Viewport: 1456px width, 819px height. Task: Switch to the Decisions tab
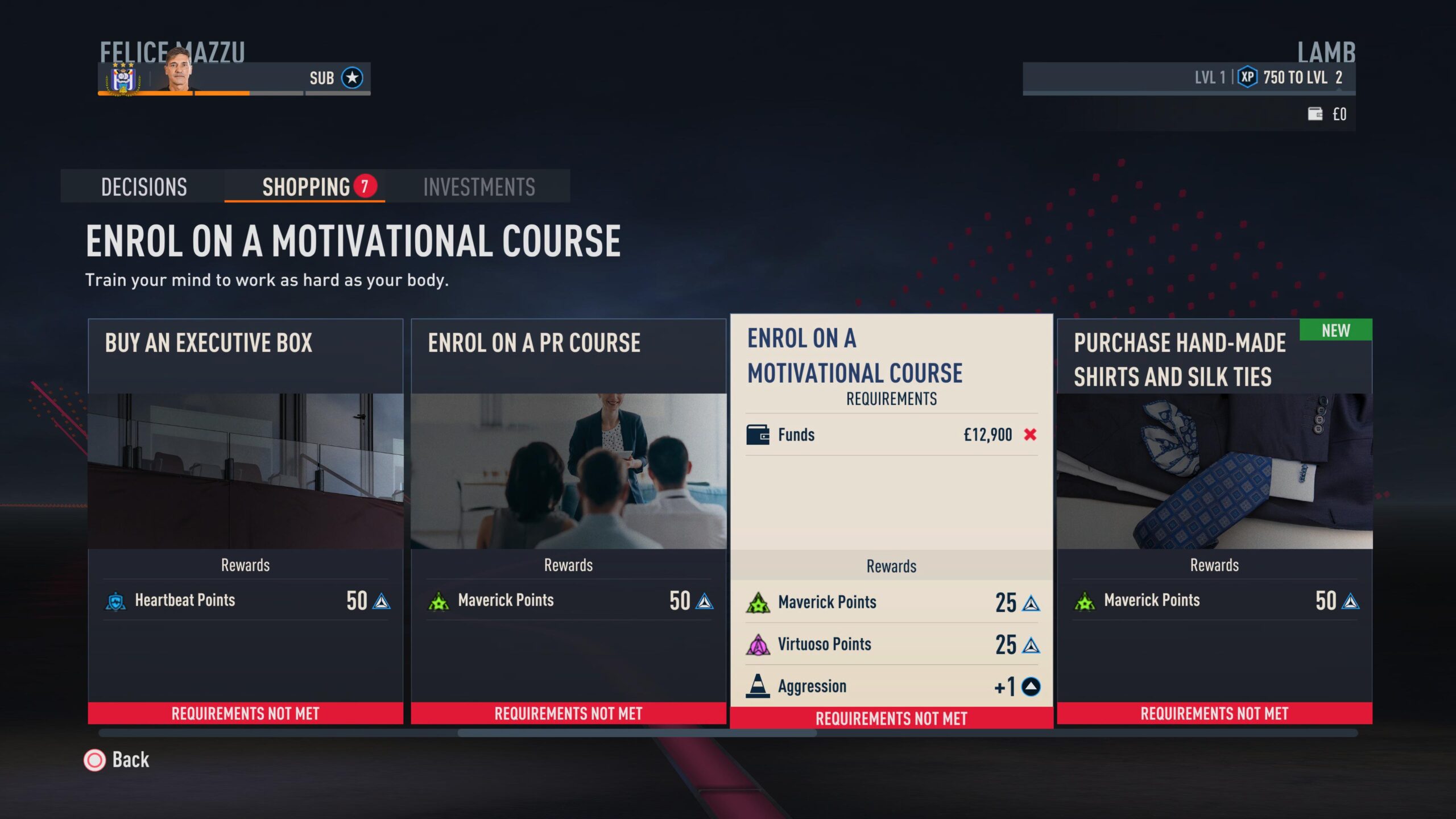(x=143, y=187)
